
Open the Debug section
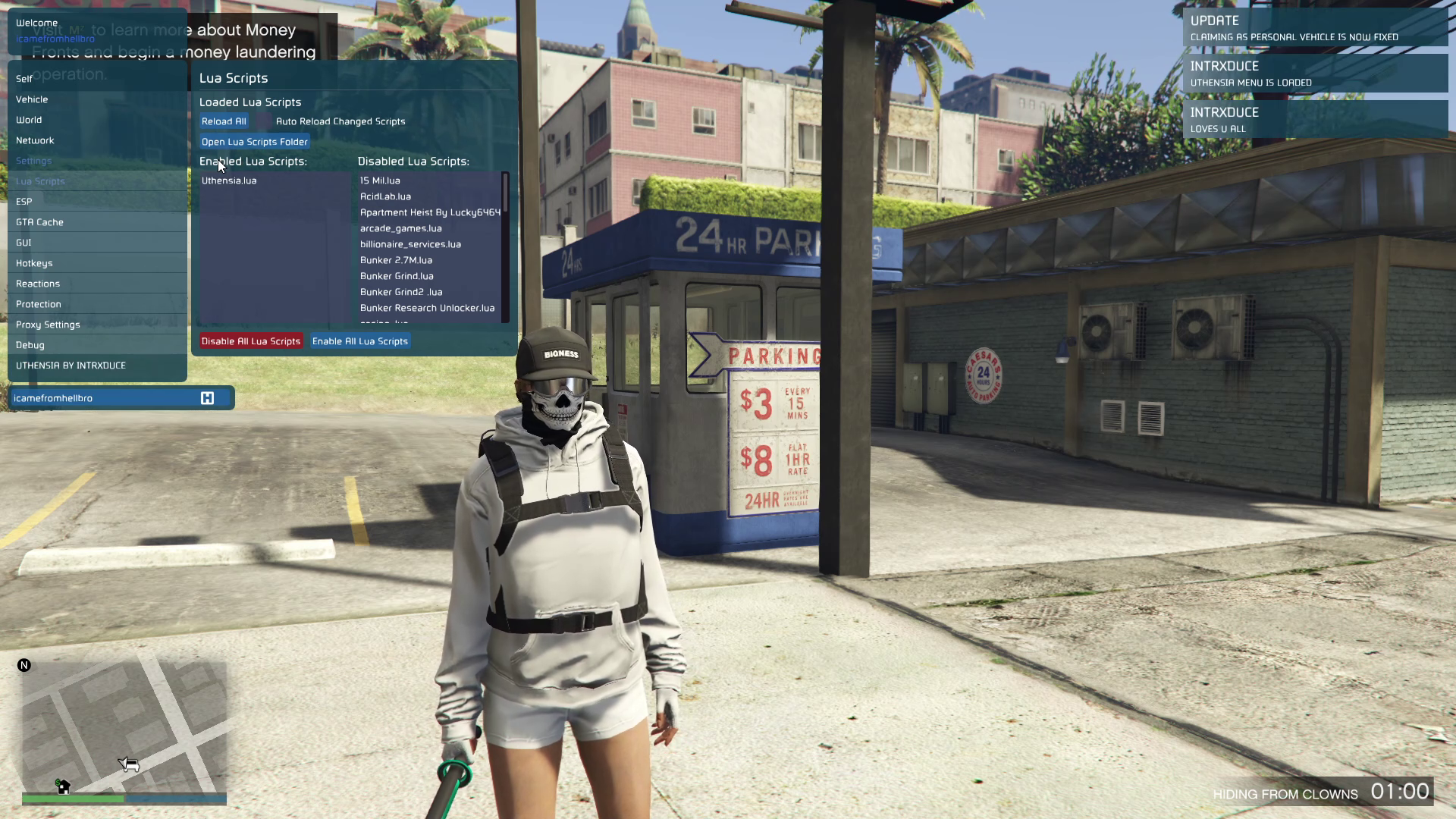[30, 345]
